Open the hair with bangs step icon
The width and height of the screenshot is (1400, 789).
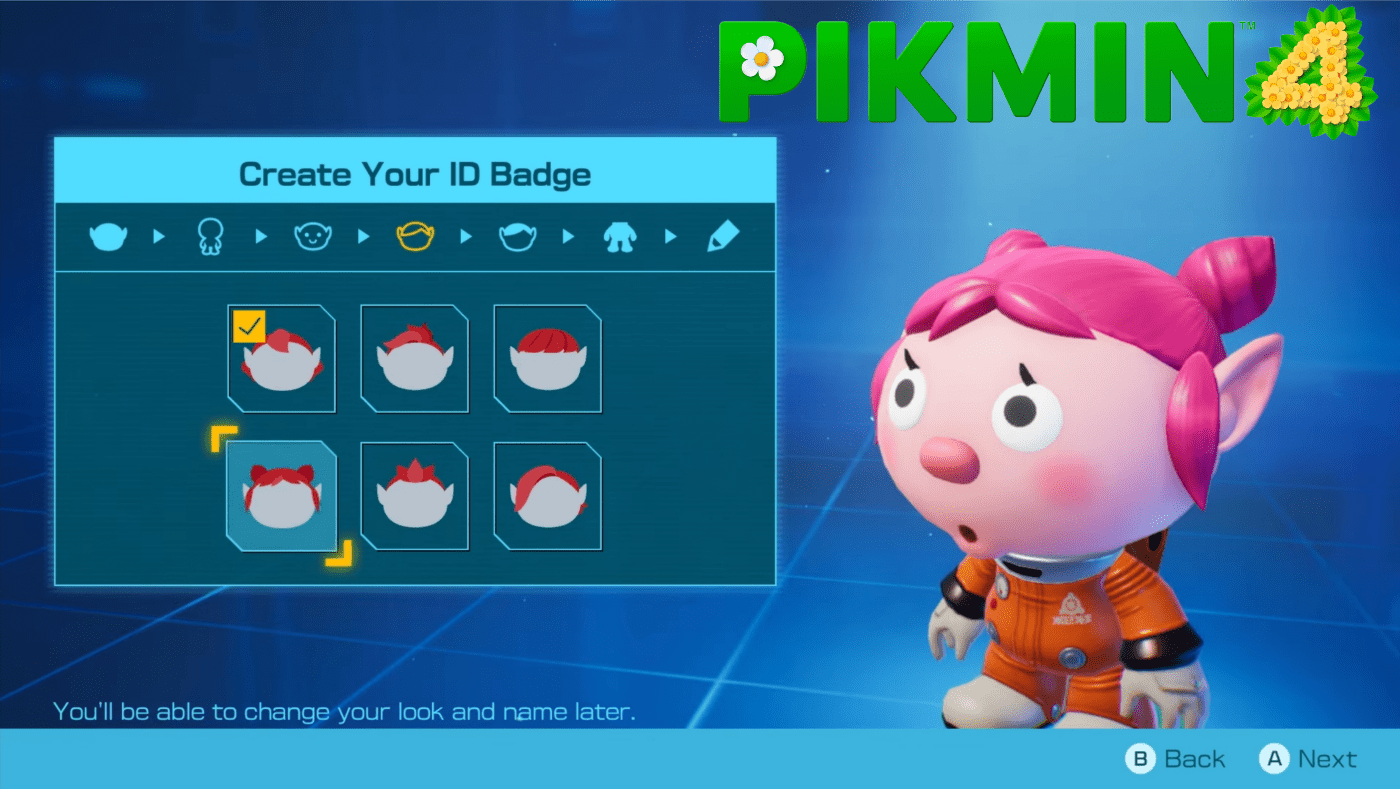click(517, 235)
